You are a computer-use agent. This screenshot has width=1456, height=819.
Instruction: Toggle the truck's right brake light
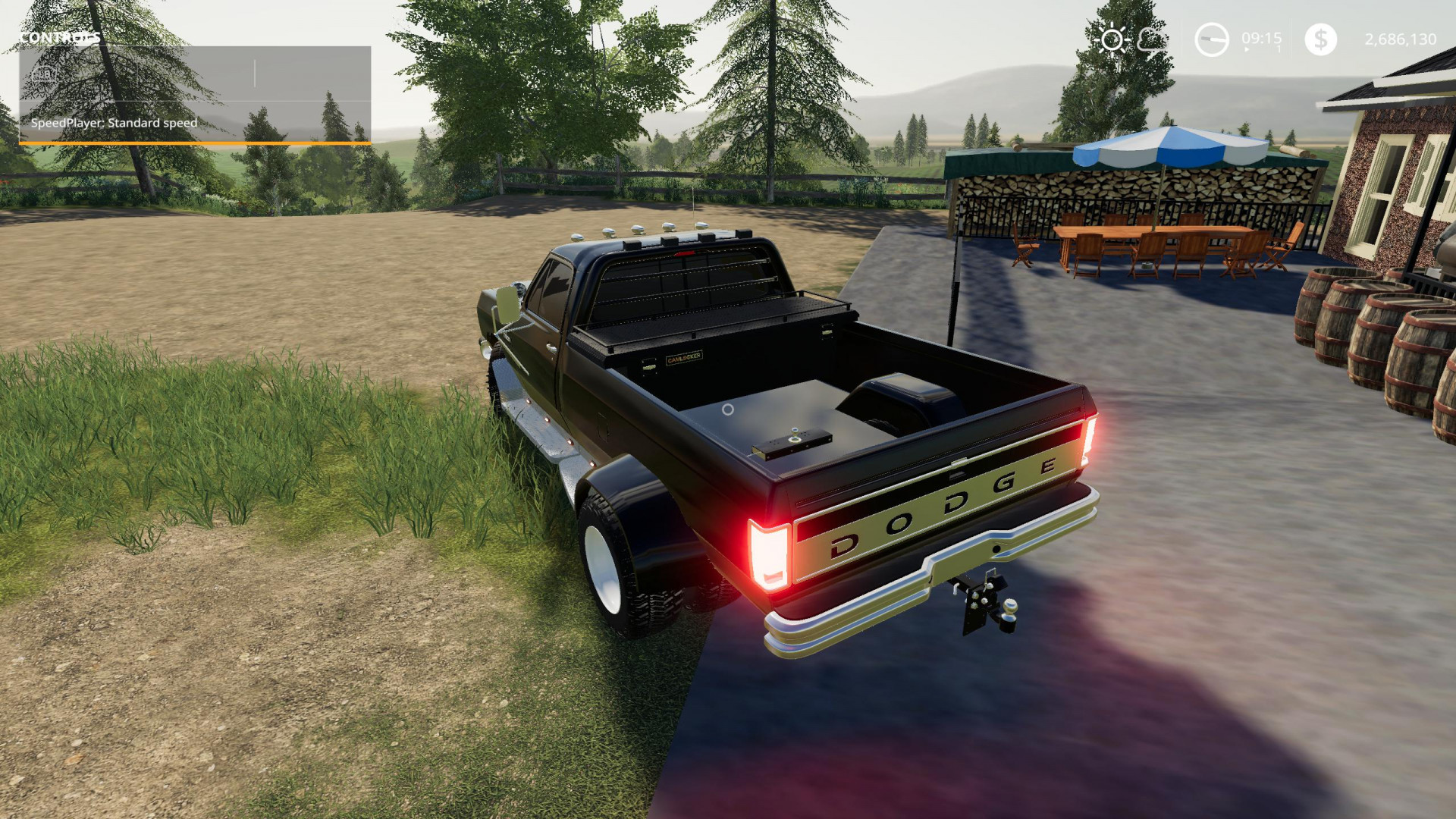tap(1090, 440)
